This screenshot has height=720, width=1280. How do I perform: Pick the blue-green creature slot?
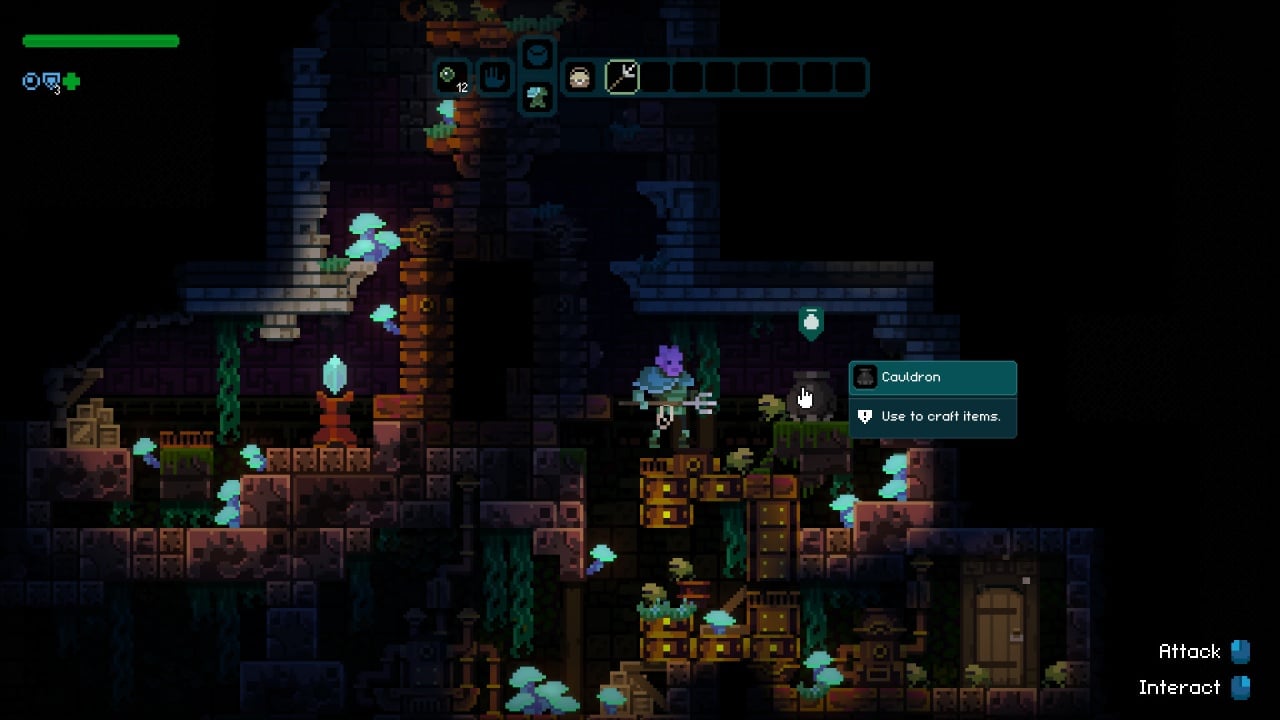tap(537, 97)
